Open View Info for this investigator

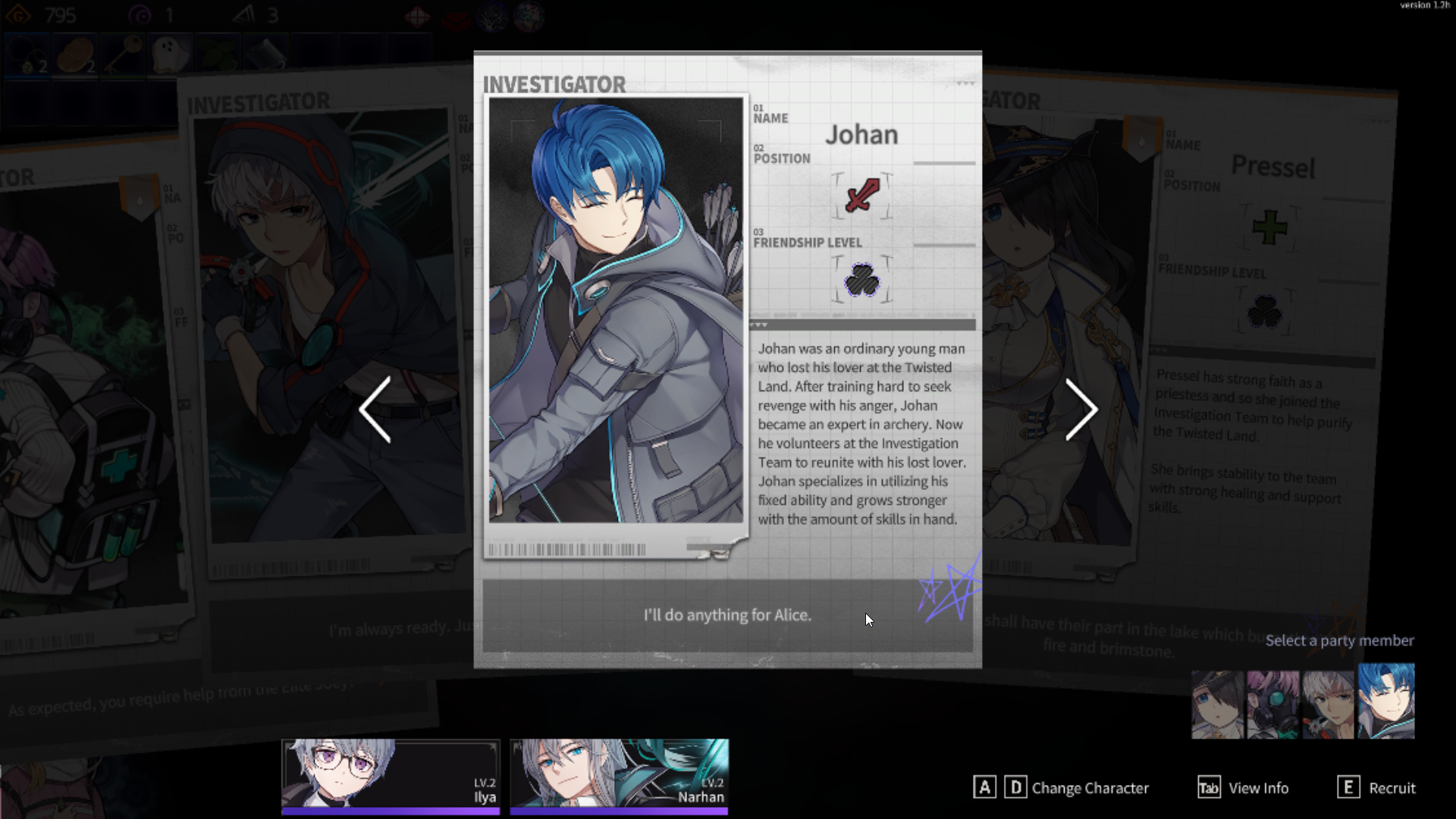1244,788
